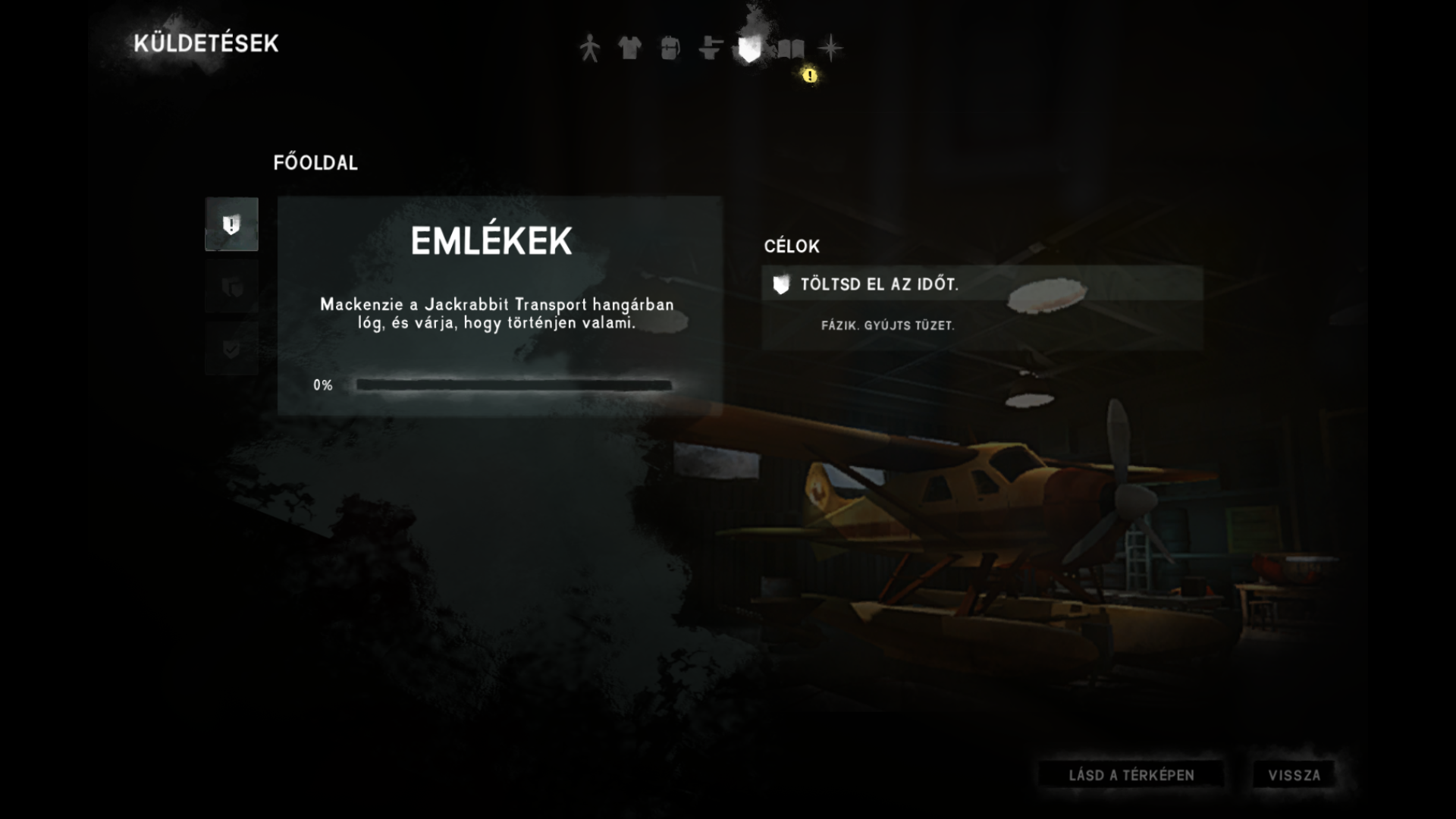1456x819 pixels.
Task: Open the journal book tab
Action: (x=790, y=49)
